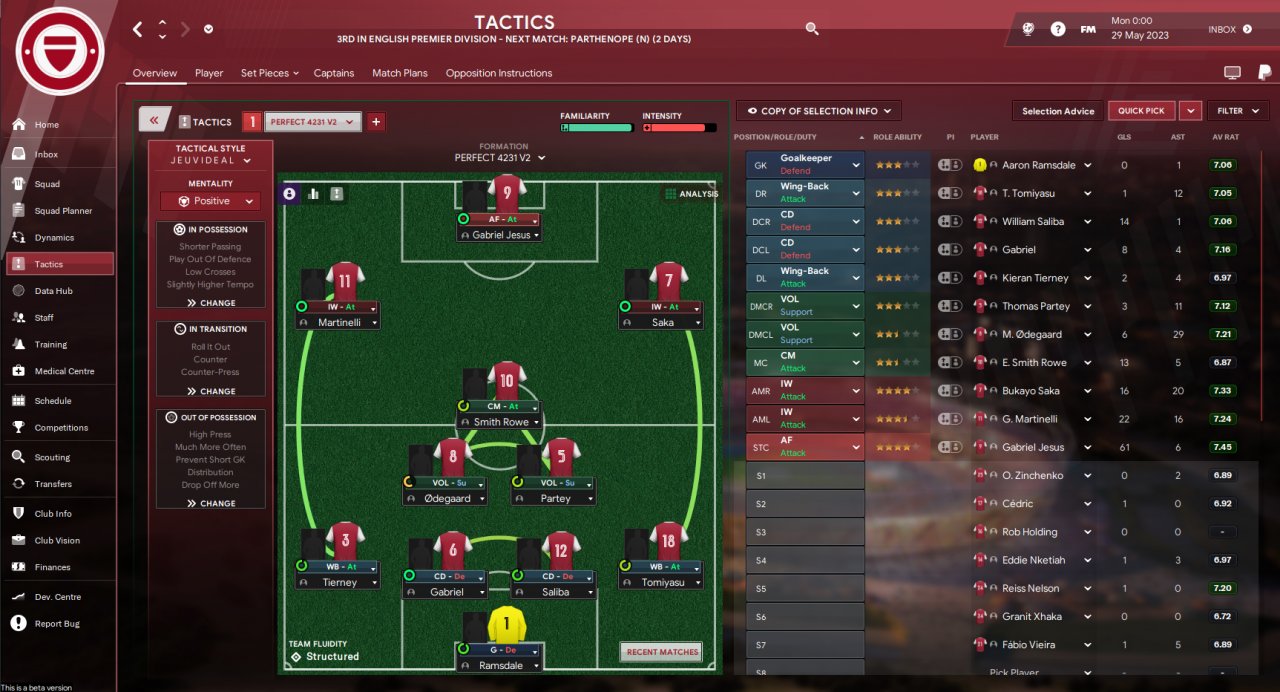Change In Possession team instructions
The image size is (1280, 692).
click(x=211, y=303)
